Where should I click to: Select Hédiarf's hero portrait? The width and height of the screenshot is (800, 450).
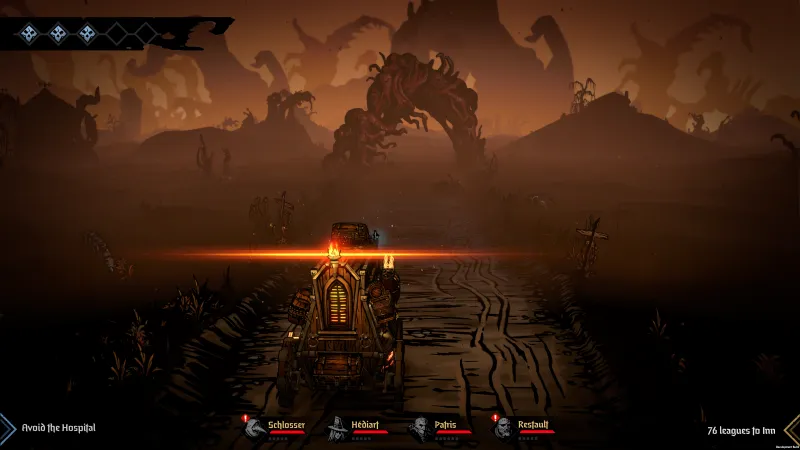coord(338,428)
